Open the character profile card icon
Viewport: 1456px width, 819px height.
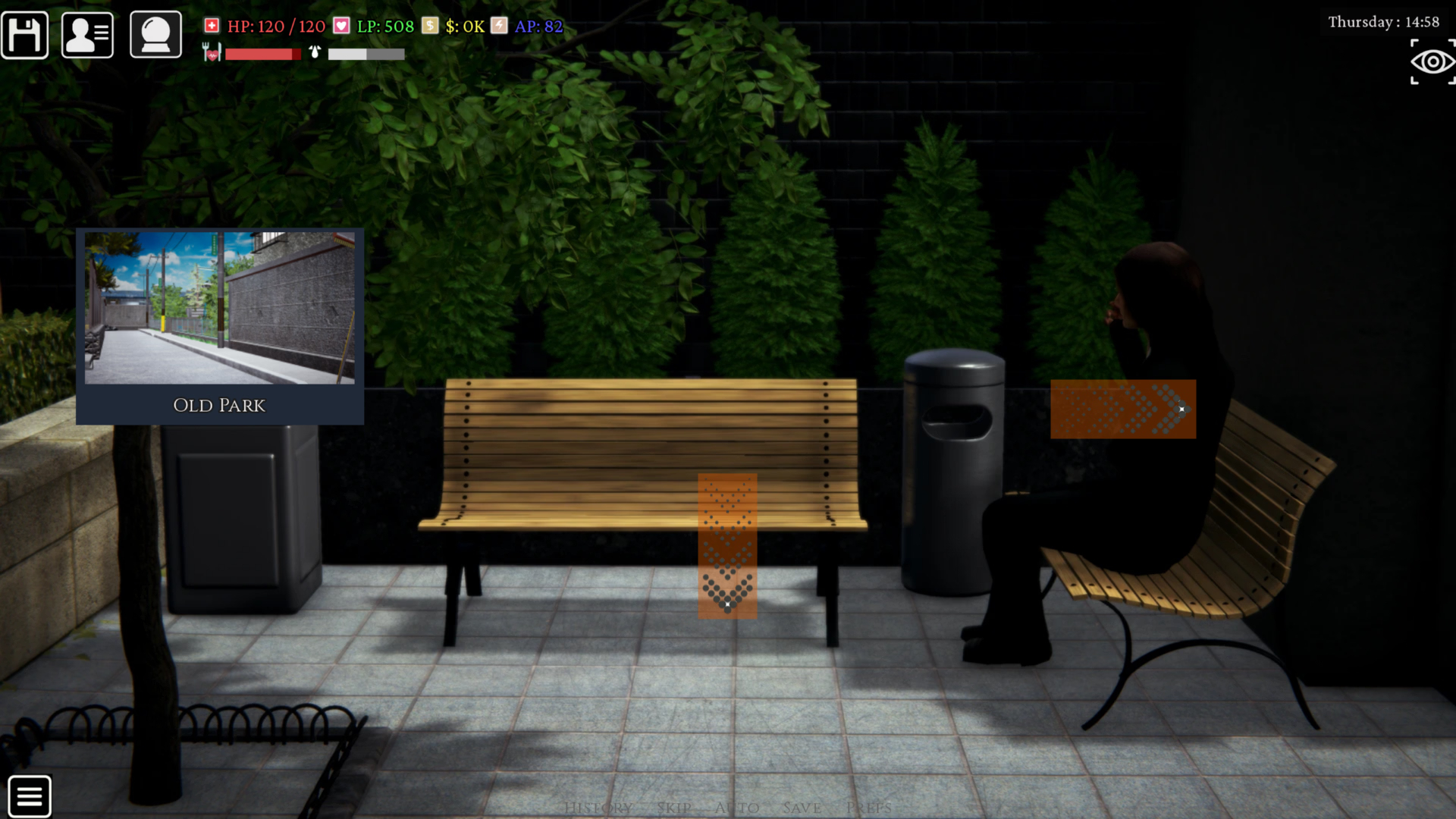point(86,34)
